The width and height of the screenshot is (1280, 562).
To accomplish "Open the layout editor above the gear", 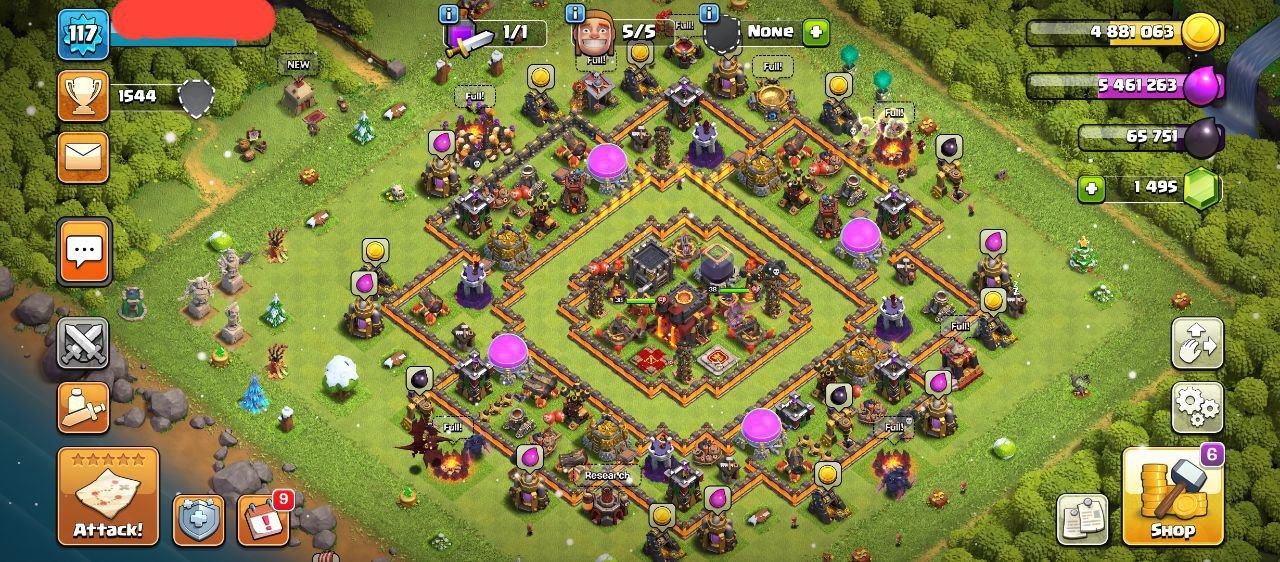I will coord(1197,344).
